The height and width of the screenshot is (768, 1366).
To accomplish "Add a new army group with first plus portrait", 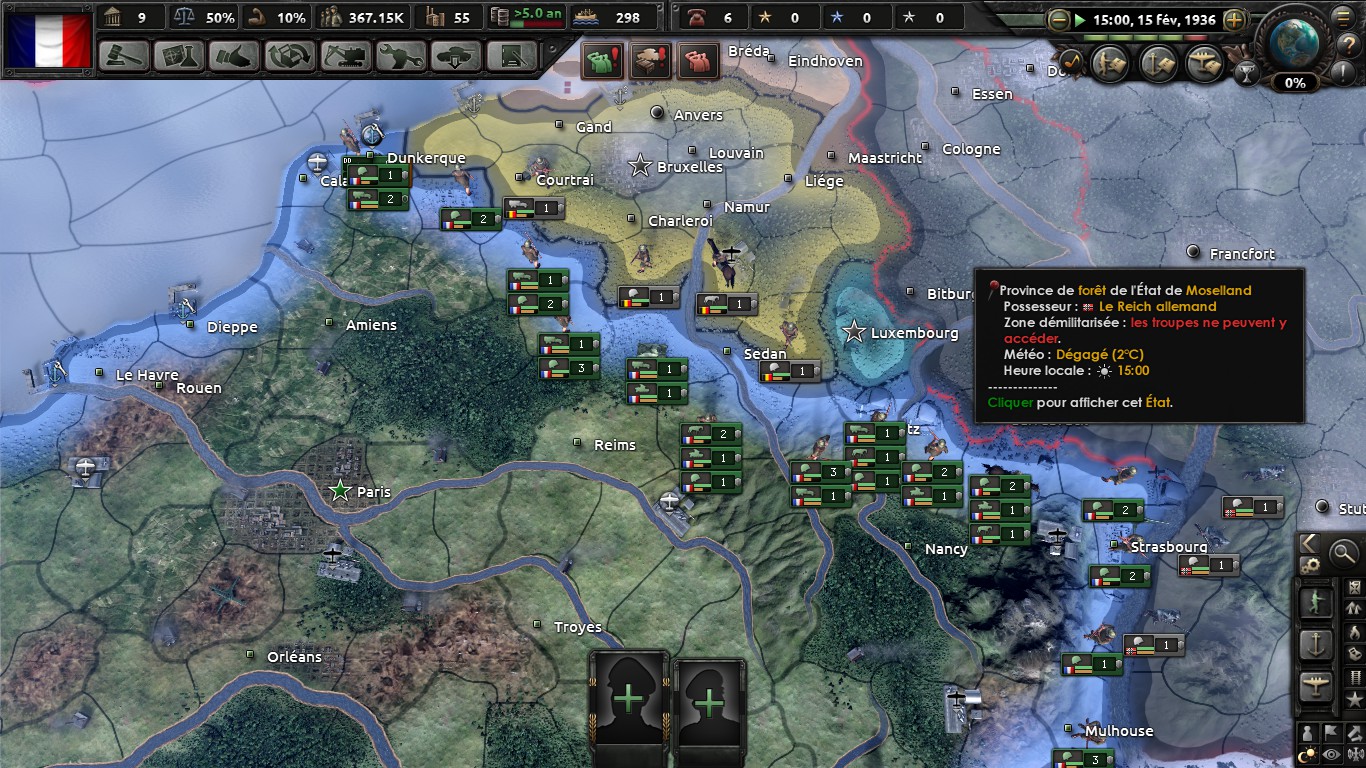I will coord(629,700).
